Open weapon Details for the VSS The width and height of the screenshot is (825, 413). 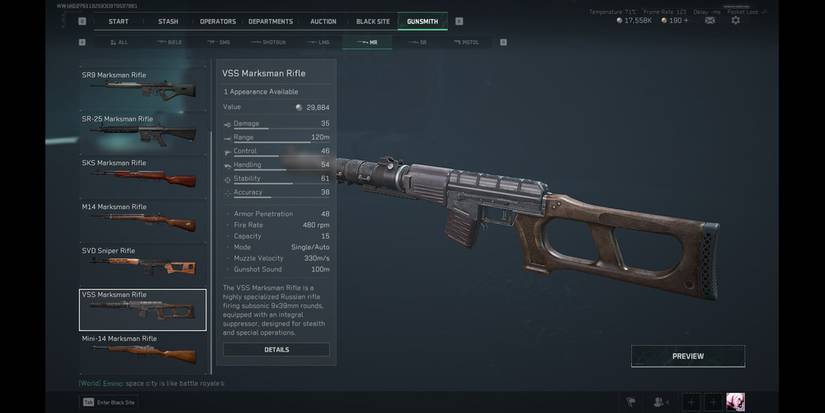[276, 350]
